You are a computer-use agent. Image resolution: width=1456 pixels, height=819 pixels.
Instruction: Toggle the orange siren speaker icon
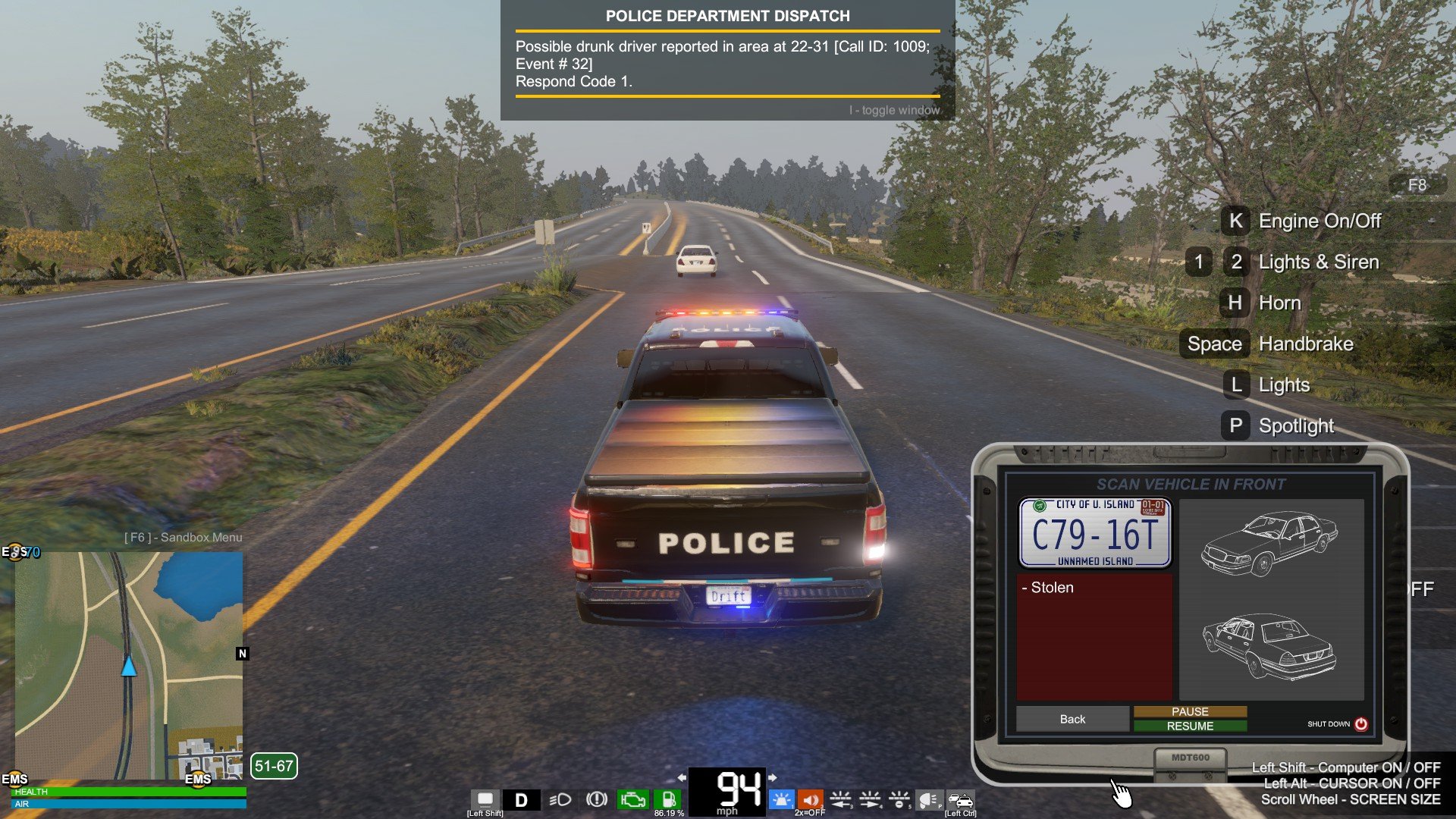coord(811,799)
